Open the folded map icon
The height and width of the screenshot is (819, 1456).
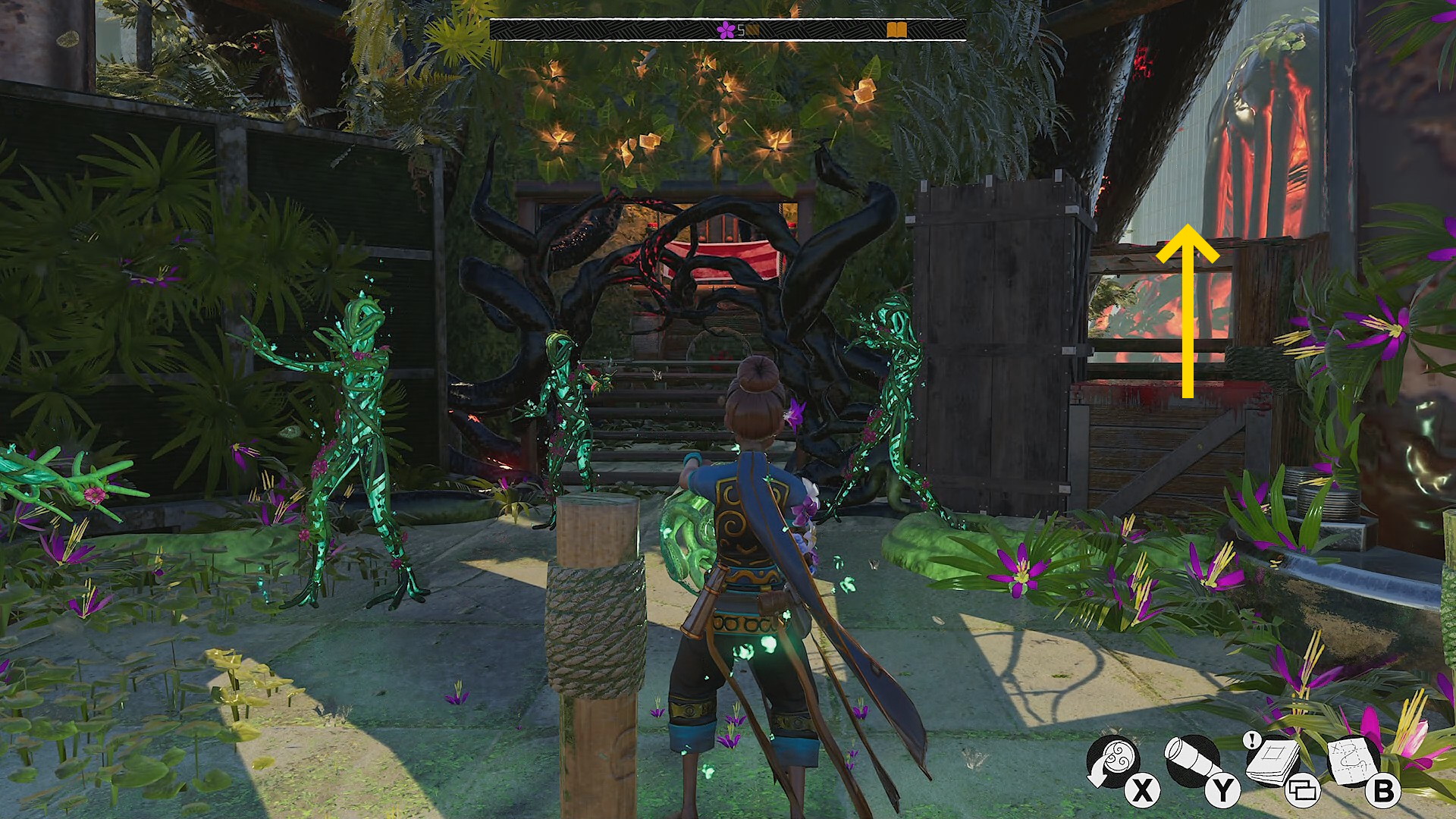pyautogui.click(x=1351, y=760)
